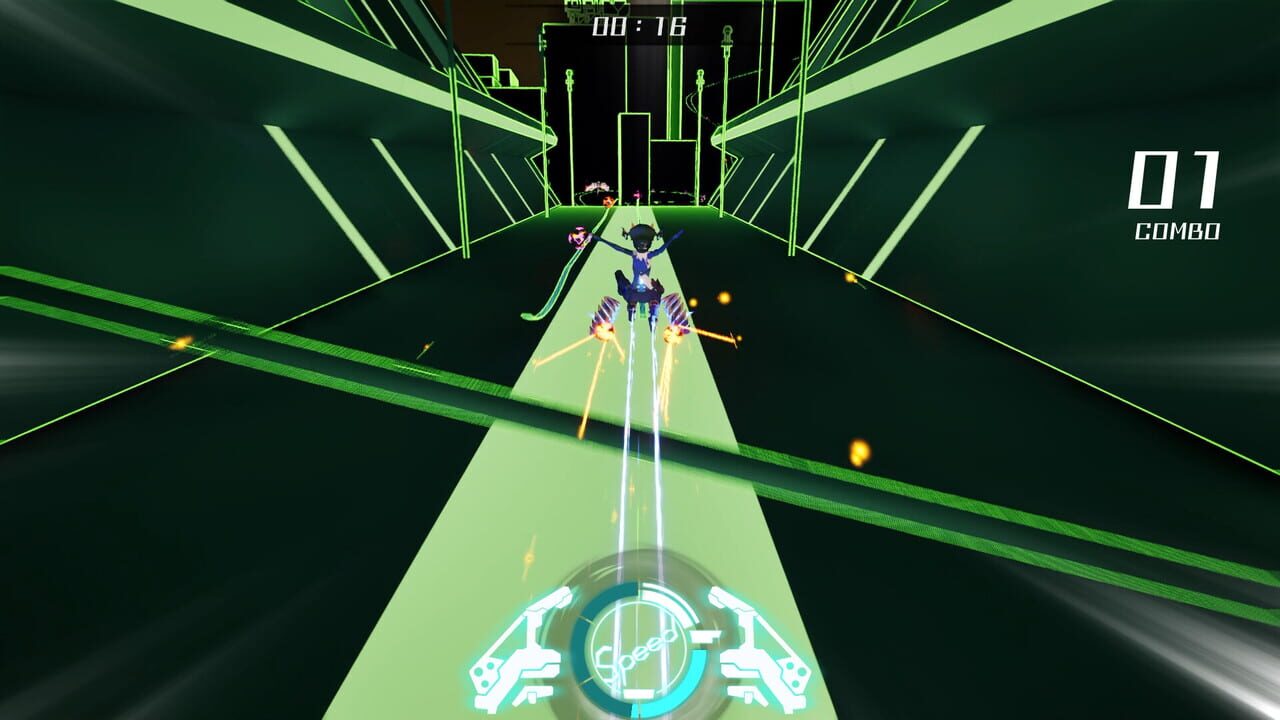
Task: Click the pink collectible orb near the character
Action: [x=578, y=237]
